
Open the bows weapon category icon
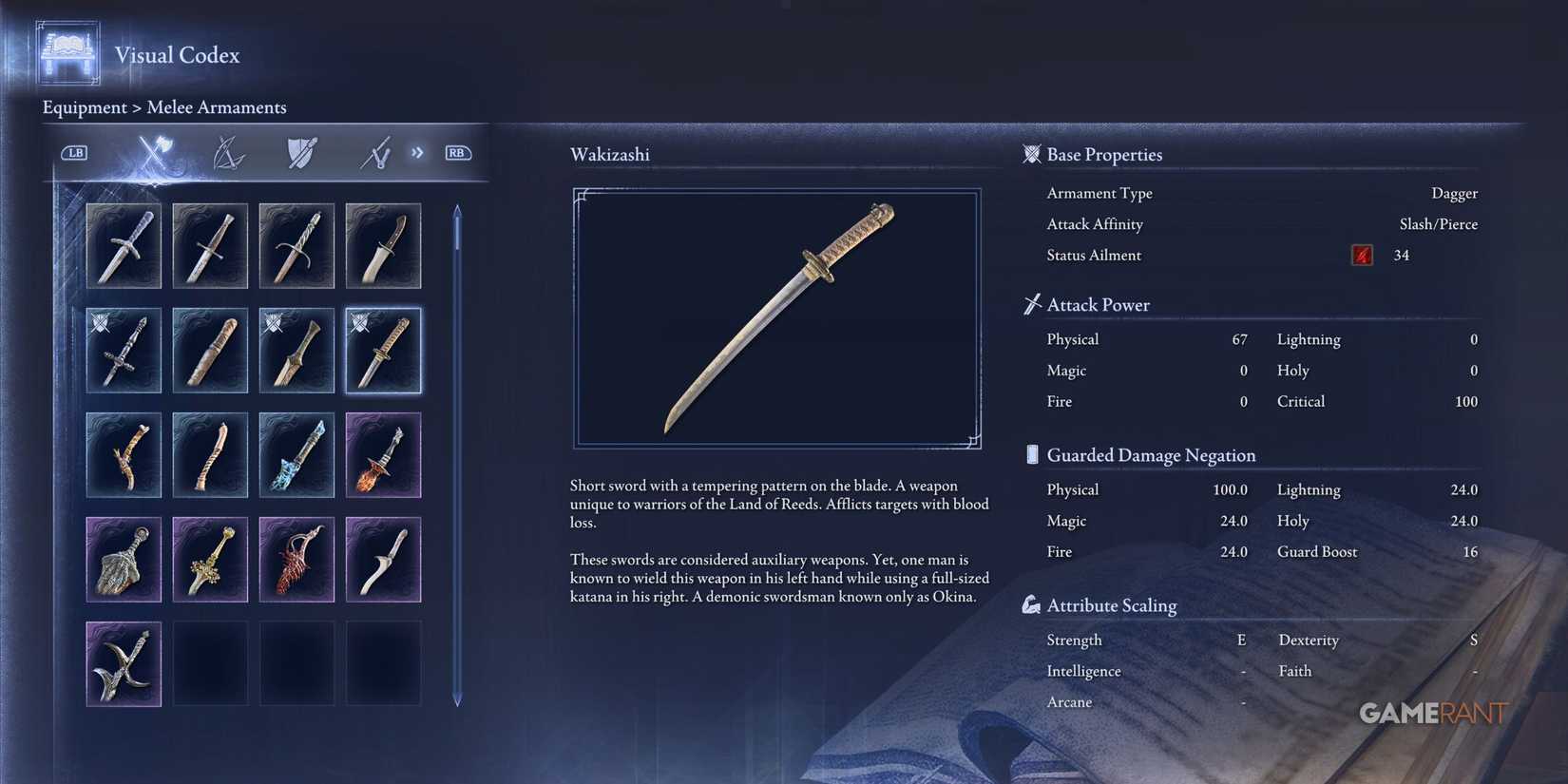point(227,152)
